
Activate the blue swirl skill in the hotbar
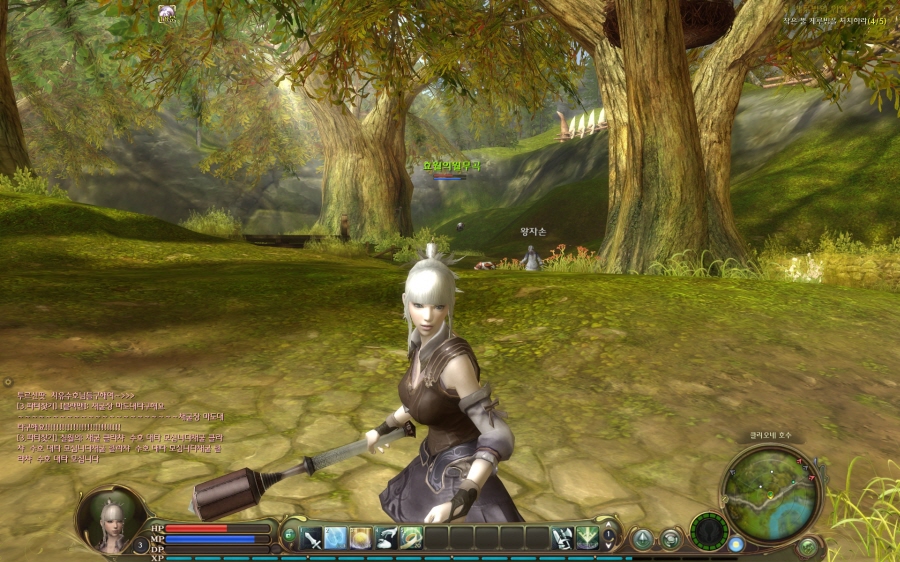336,538
